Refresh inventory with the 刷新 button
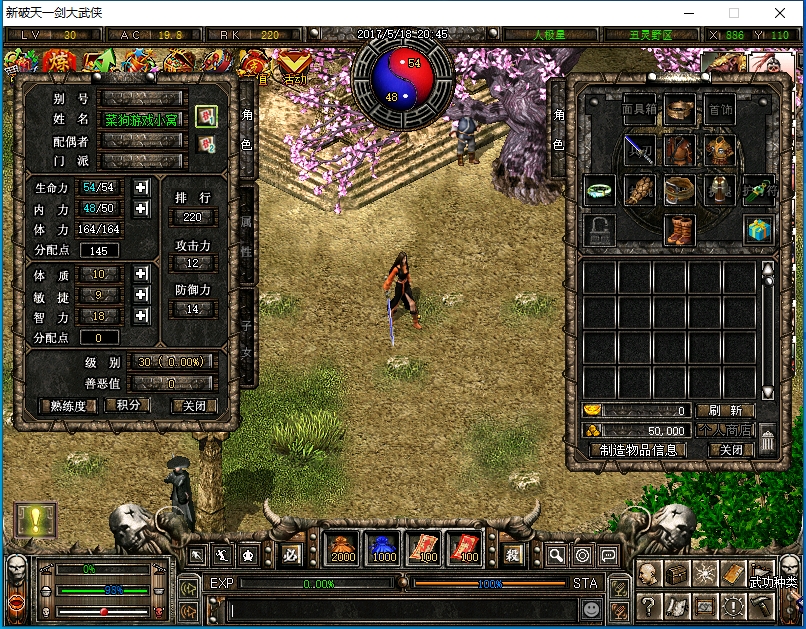The width and height of the screenshot is (806, 629). 725,410
